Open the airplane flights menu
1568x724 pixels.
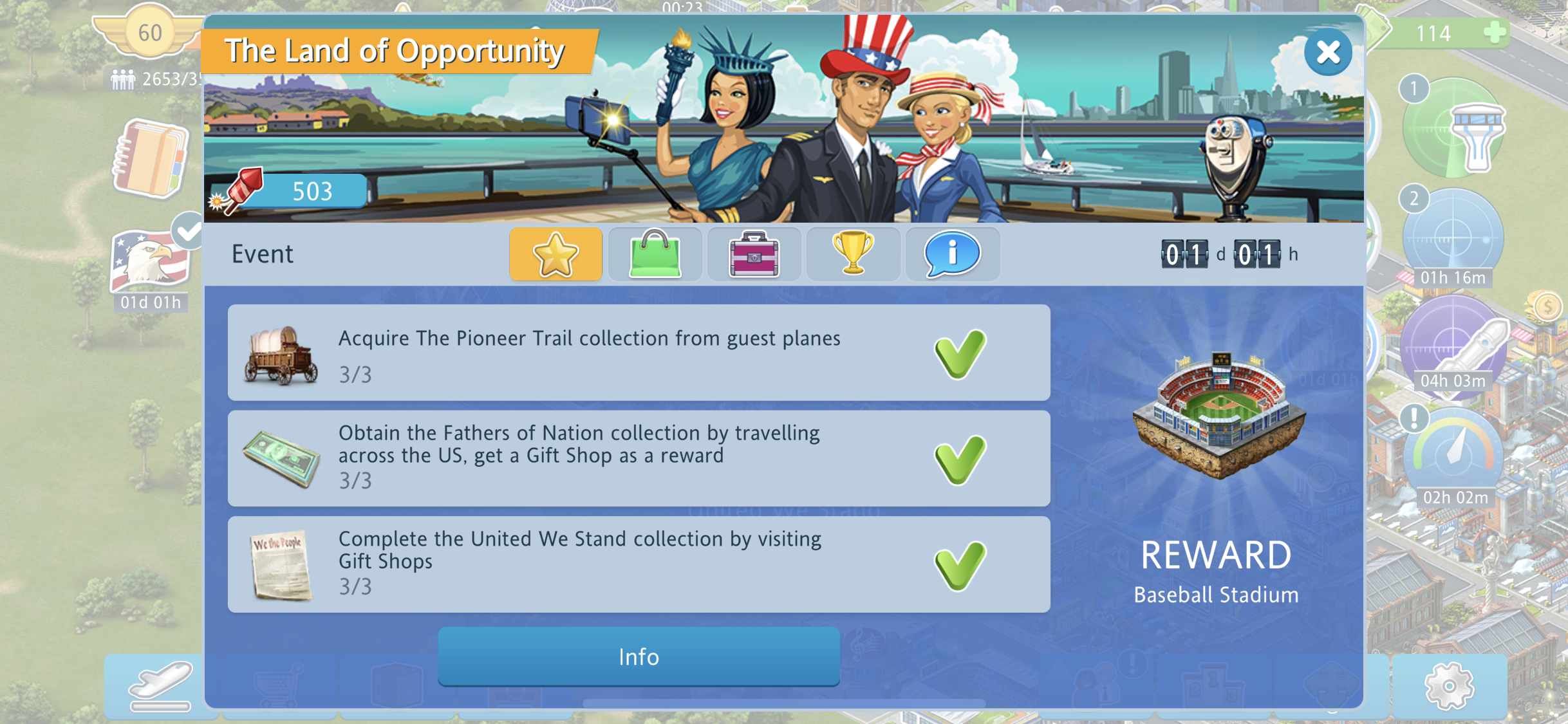pos(160,686)
